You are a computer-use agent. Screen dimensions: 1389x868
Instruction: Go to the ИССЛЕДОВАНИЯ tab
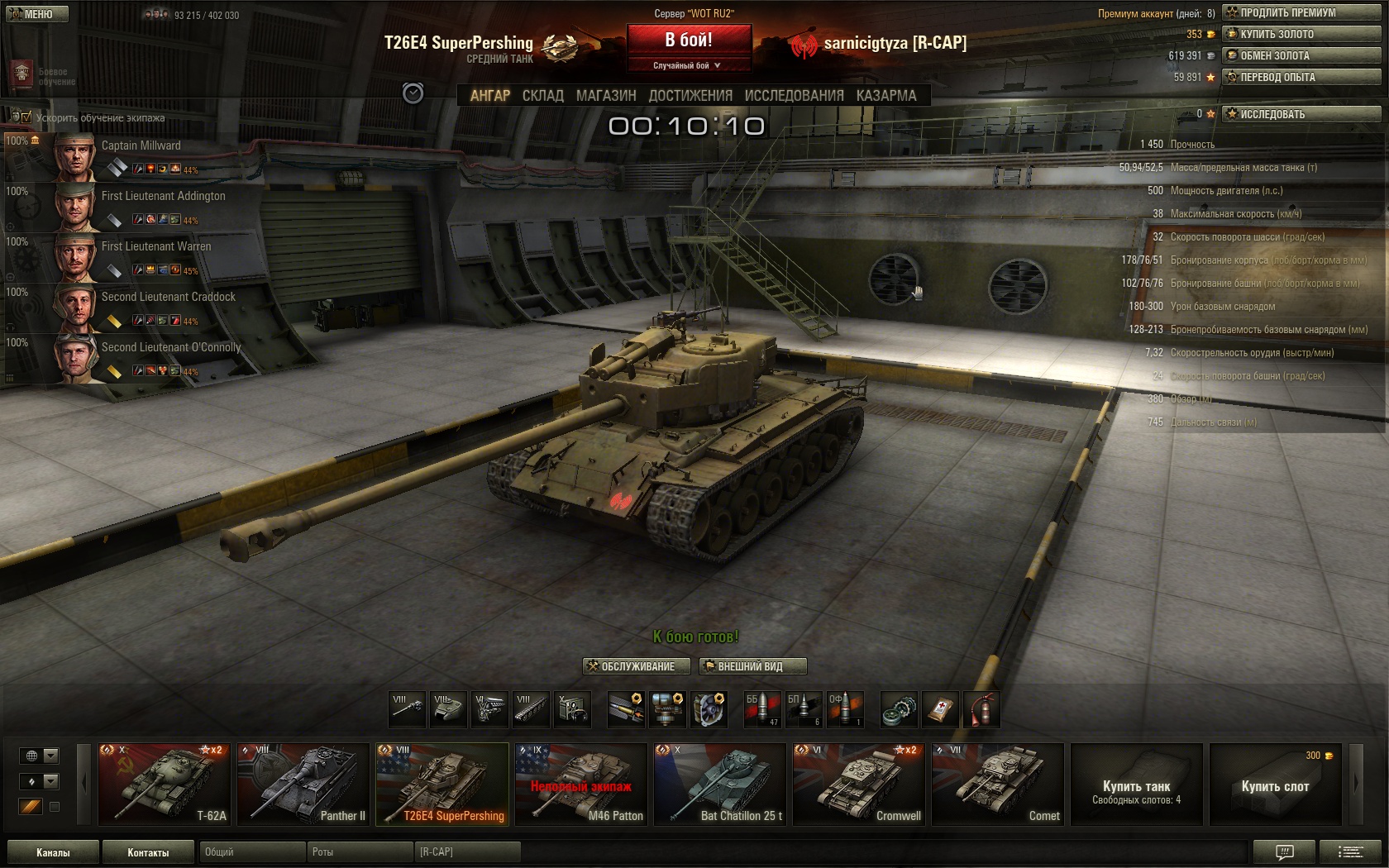pyautogui.click(x=794, y=96)
